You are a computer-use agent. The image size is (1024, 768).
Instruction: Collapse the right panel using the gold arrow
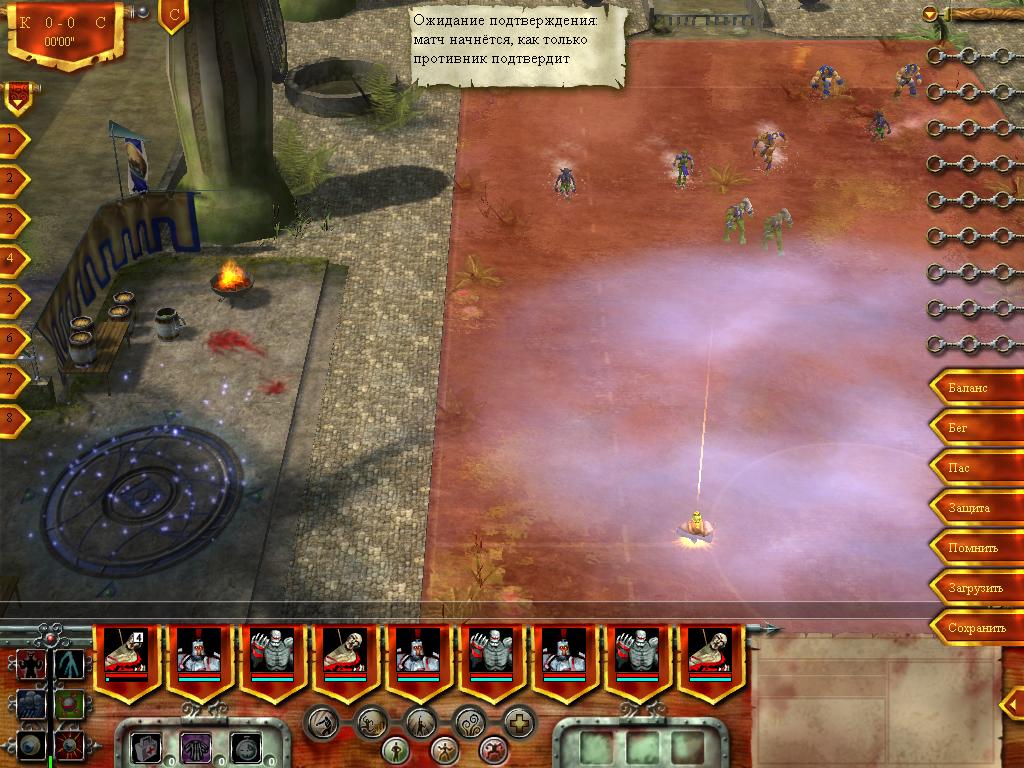click(x=931, y=14)
